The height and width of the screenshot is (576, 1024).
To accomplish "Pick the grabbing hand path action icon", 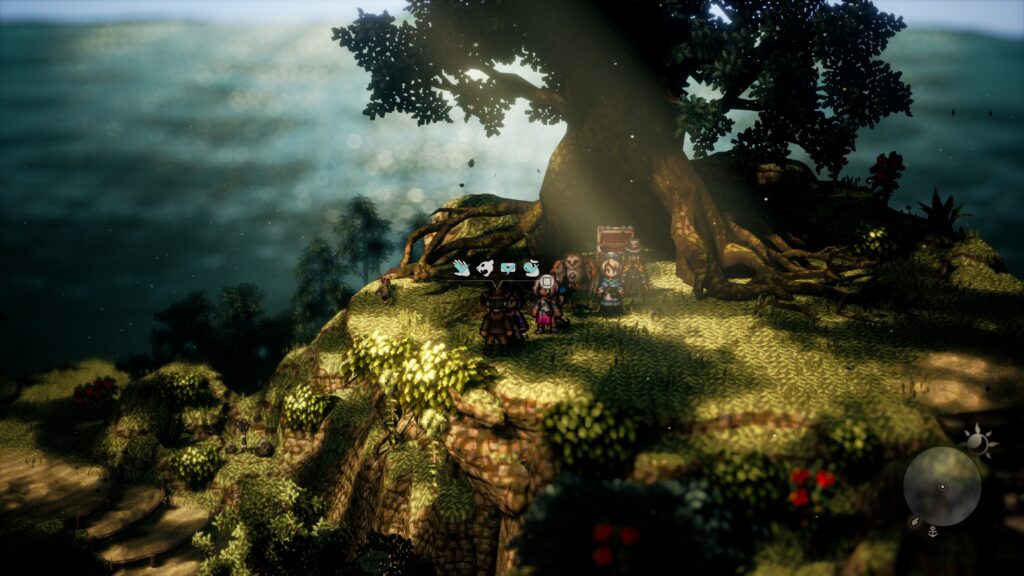I will [532, 268].
